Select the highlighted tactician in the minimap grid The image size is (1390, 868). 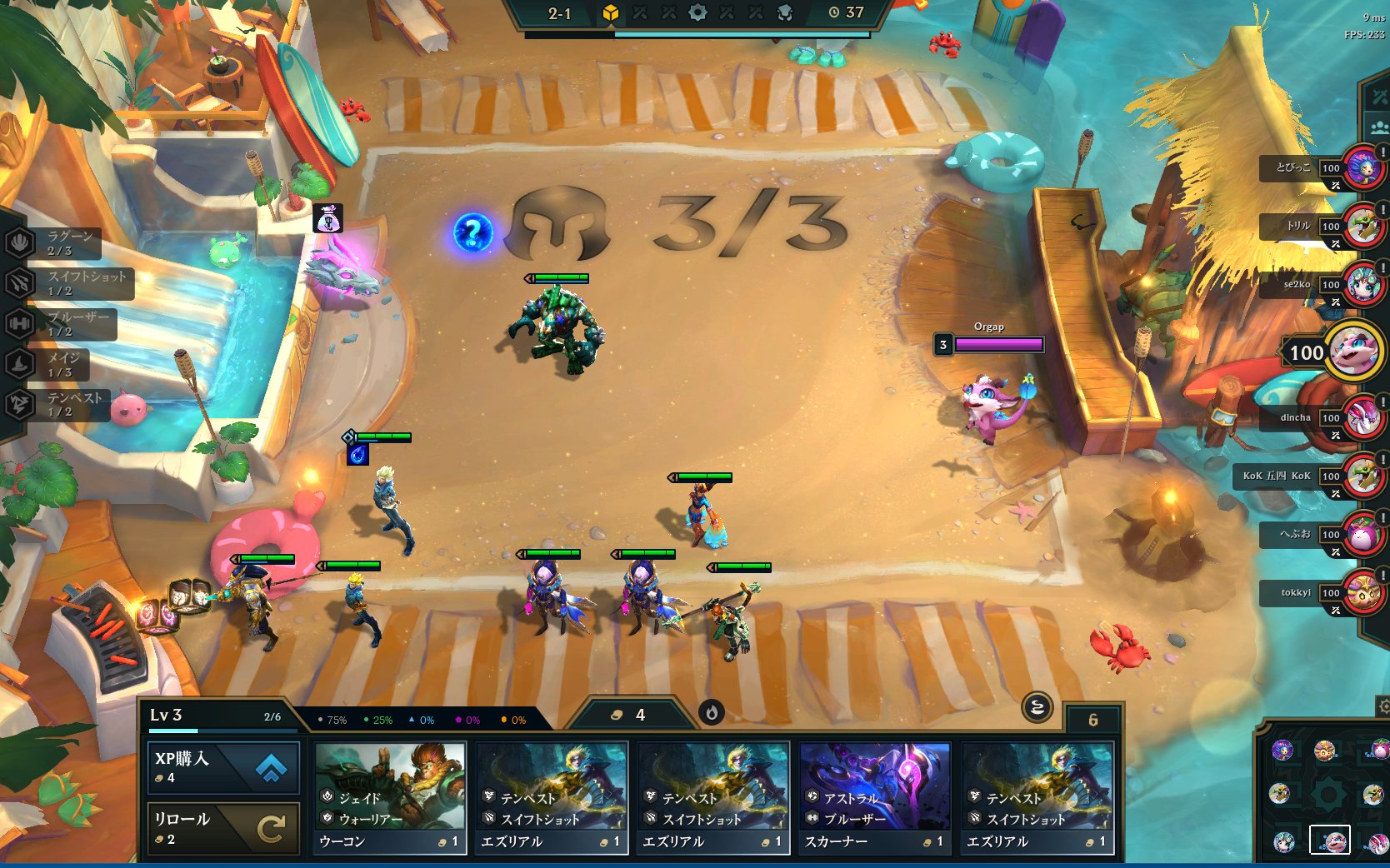pos(1331,839)
